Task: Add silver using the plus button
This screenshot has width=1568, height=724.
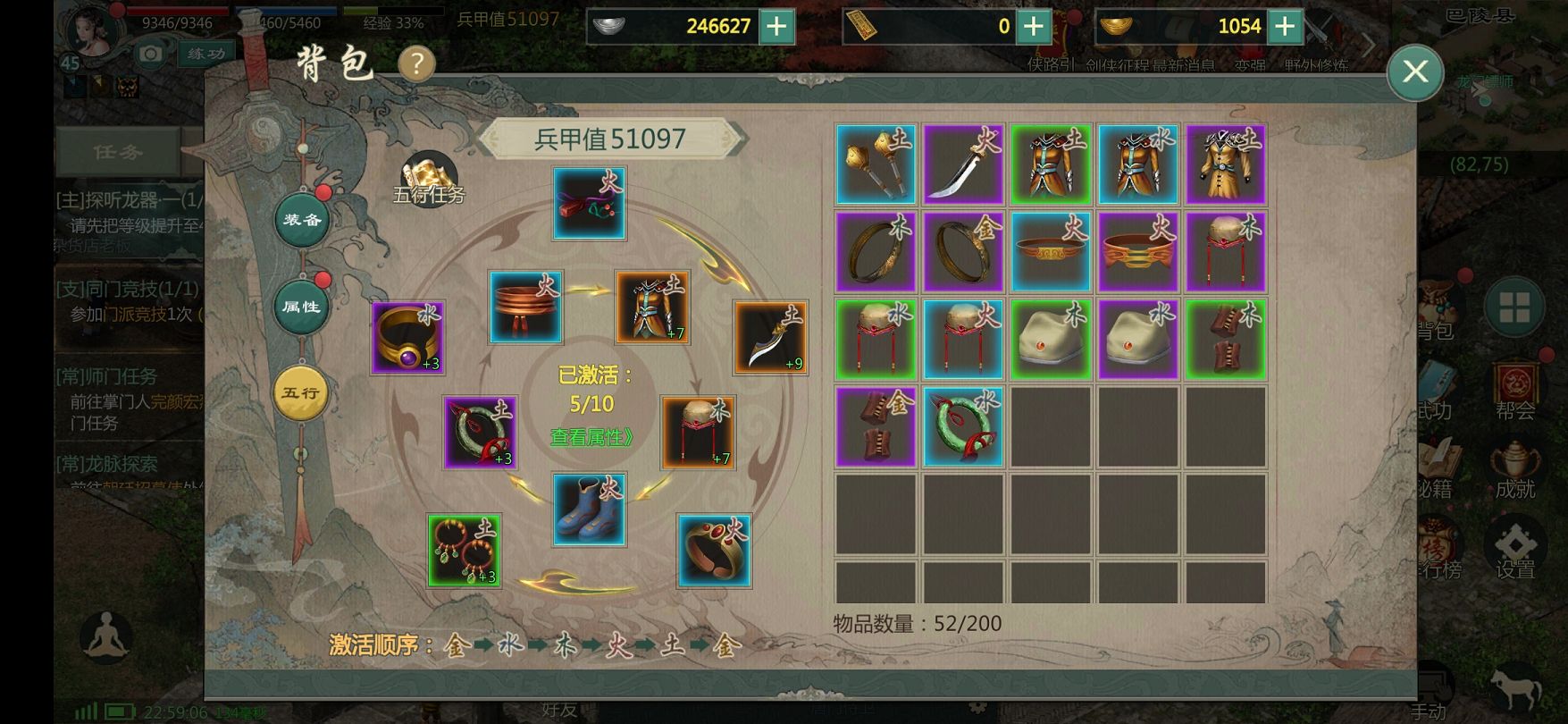Action: click(x=776, y=26)
